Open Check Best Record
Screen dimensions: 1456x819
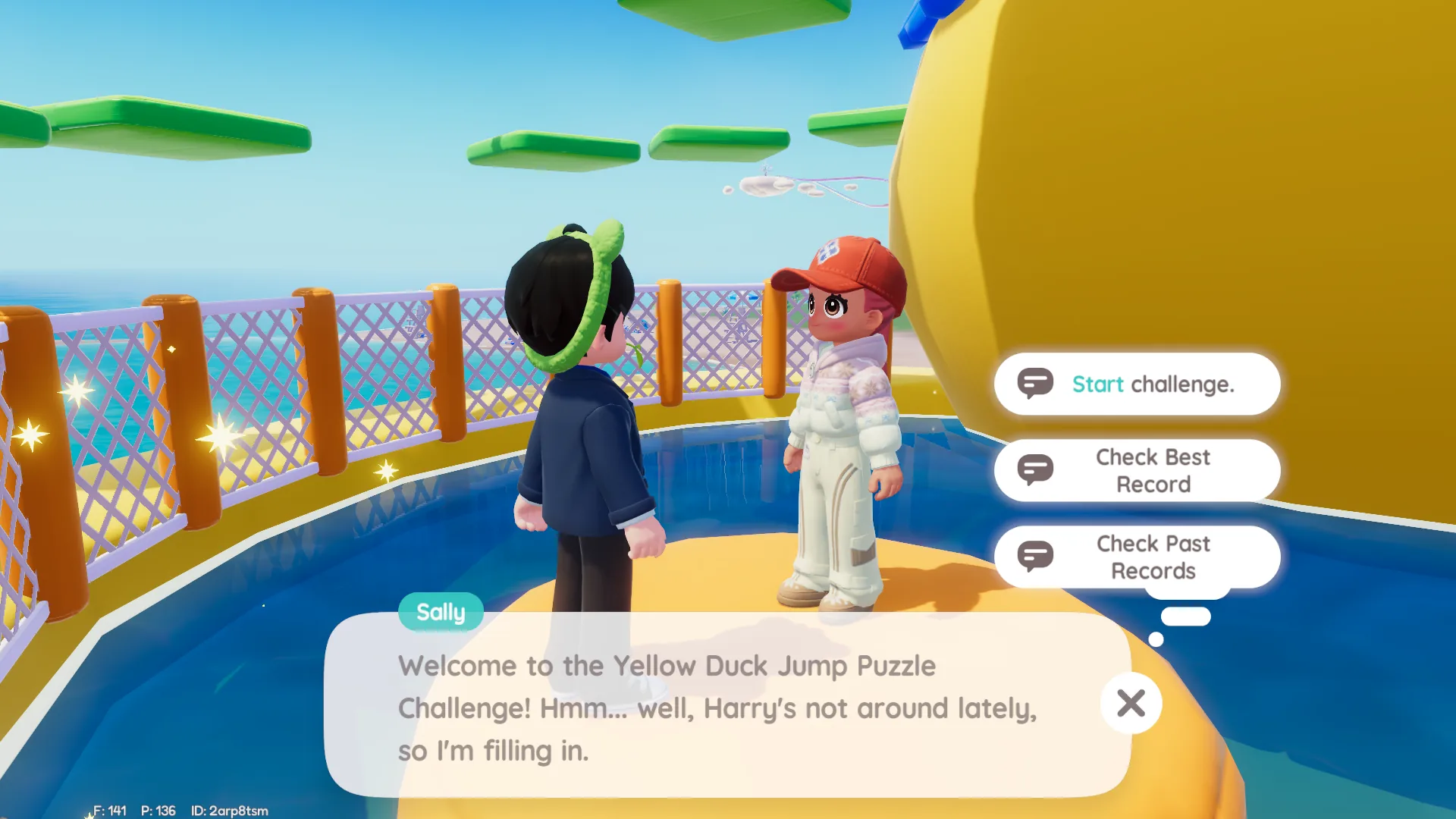[1153, 470]
